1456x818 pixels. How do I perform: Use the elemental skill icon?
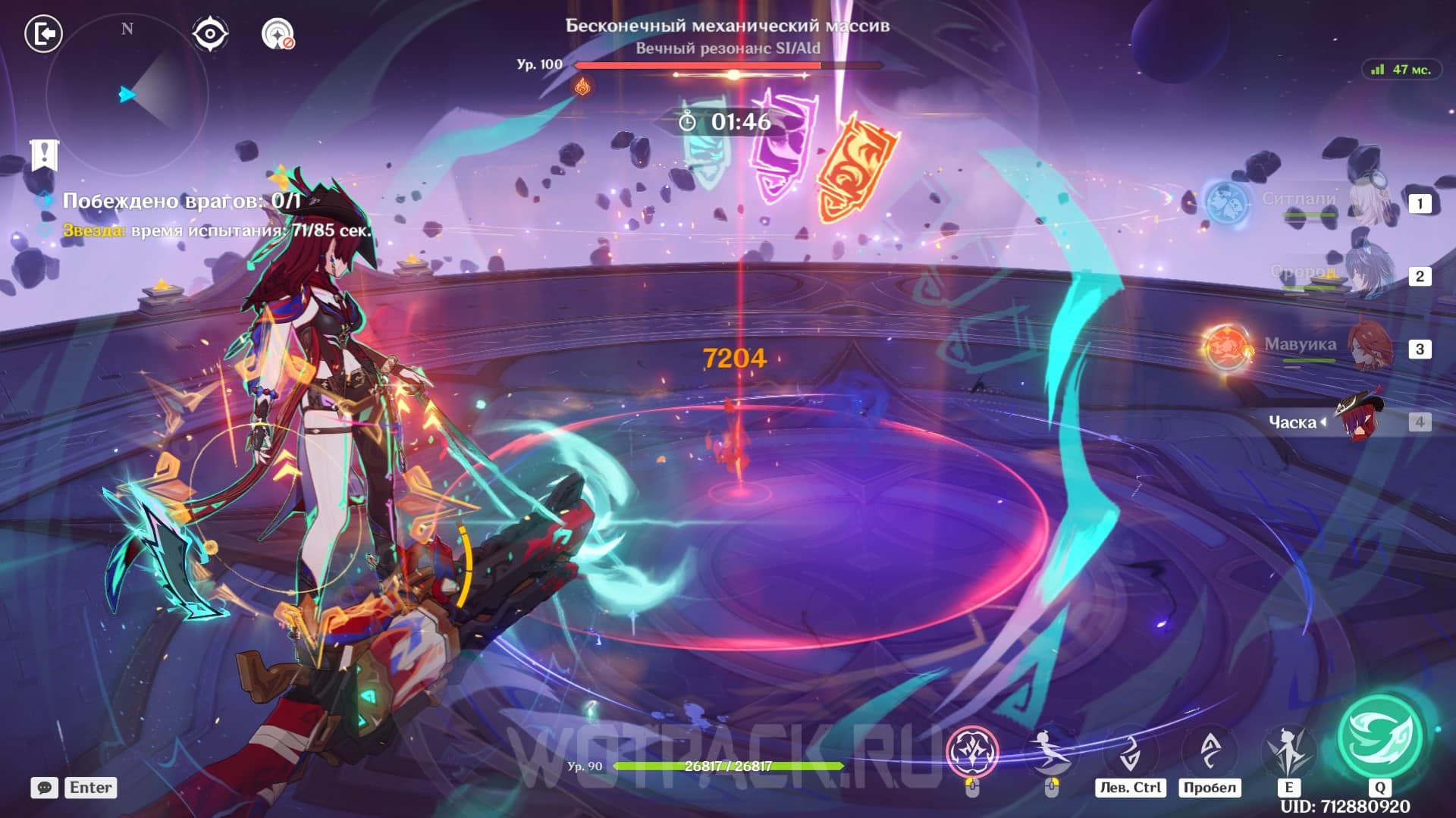point(1288,751)
